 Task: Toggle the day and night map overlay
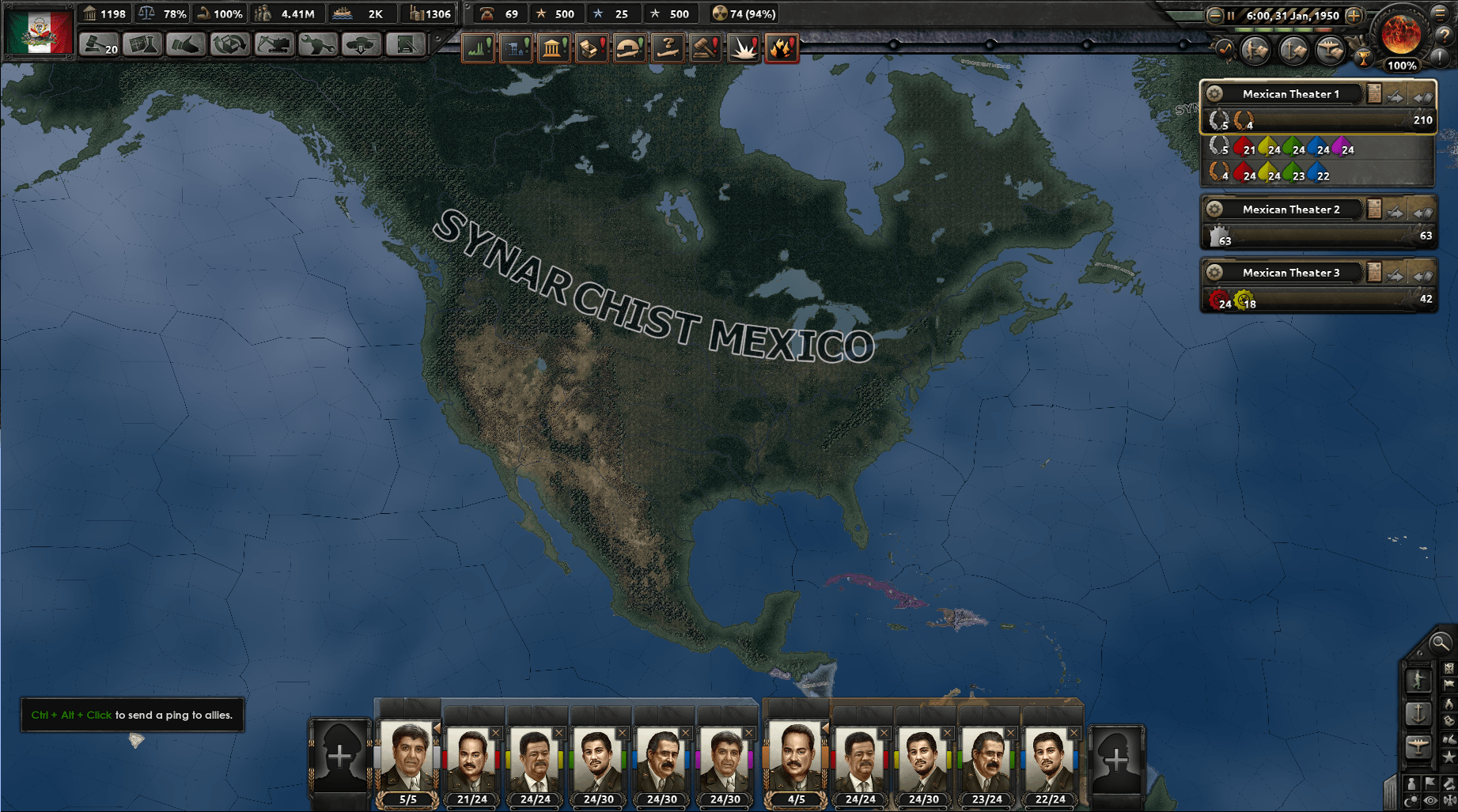(1413, 799)
